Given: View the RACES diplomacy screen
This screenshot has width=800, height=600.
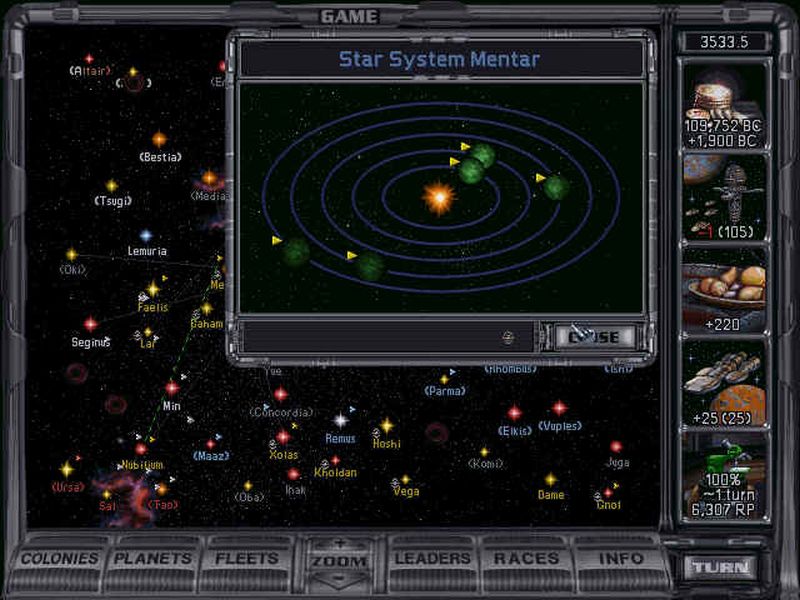Looking at the screenshot, I should click(x=526, y=559).
